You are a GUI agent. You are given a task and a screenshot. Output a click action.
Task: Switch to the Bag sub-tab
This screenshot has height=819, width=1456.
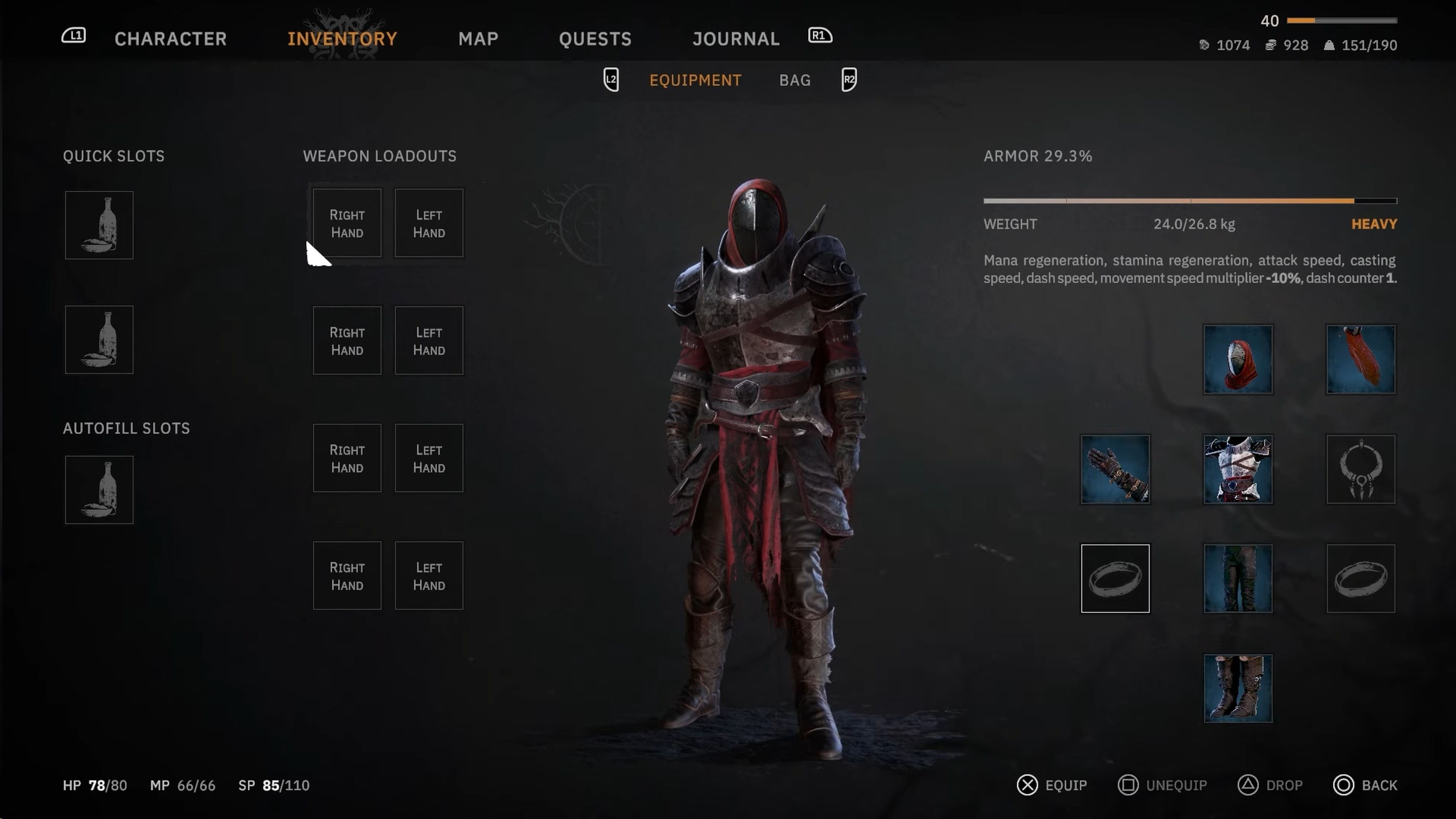click(x=795, y=80)
